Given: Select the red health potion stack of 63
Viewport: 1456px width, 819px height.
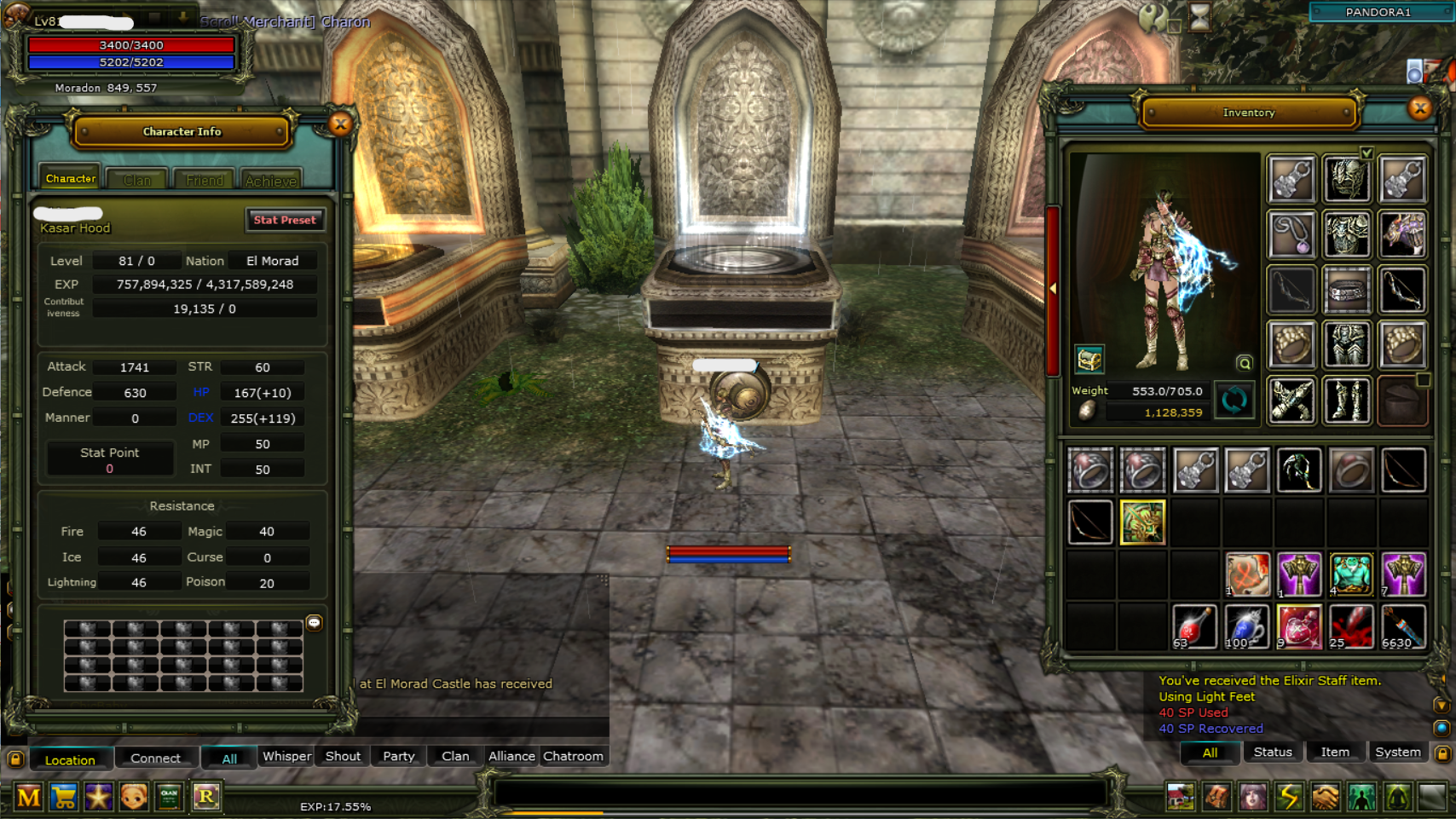Looking at the screenshot, I should click(1193, 626).
